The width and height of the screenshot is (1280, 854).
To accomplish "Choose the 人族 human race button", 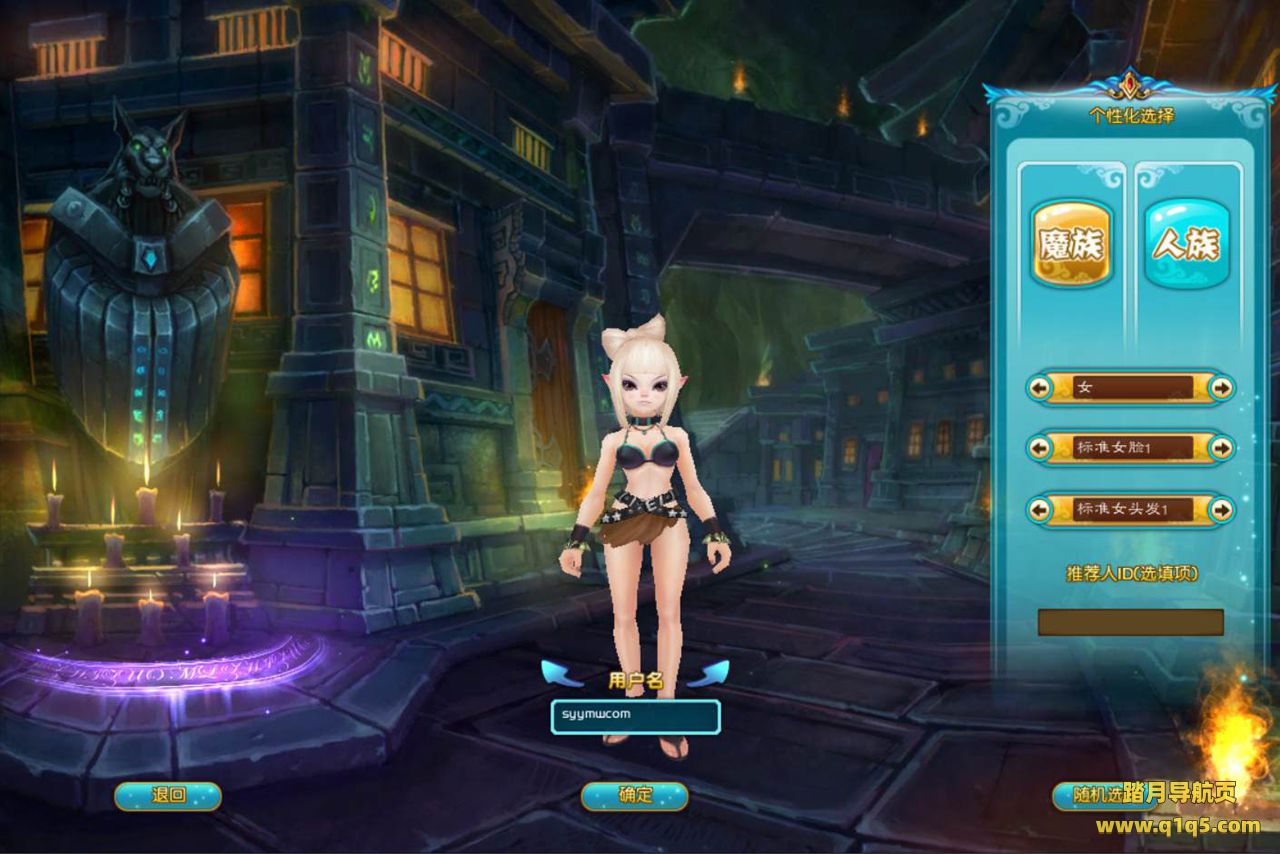I will pos(1186,243).
